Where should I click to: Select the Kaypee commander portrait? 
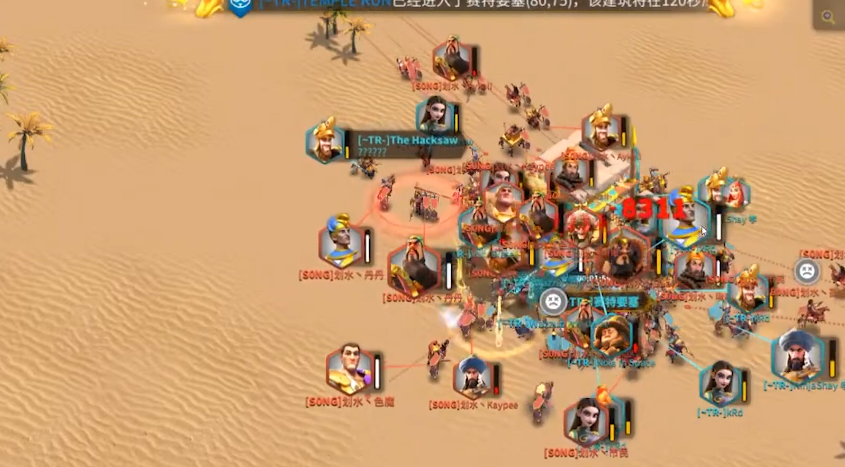(473, 376)
